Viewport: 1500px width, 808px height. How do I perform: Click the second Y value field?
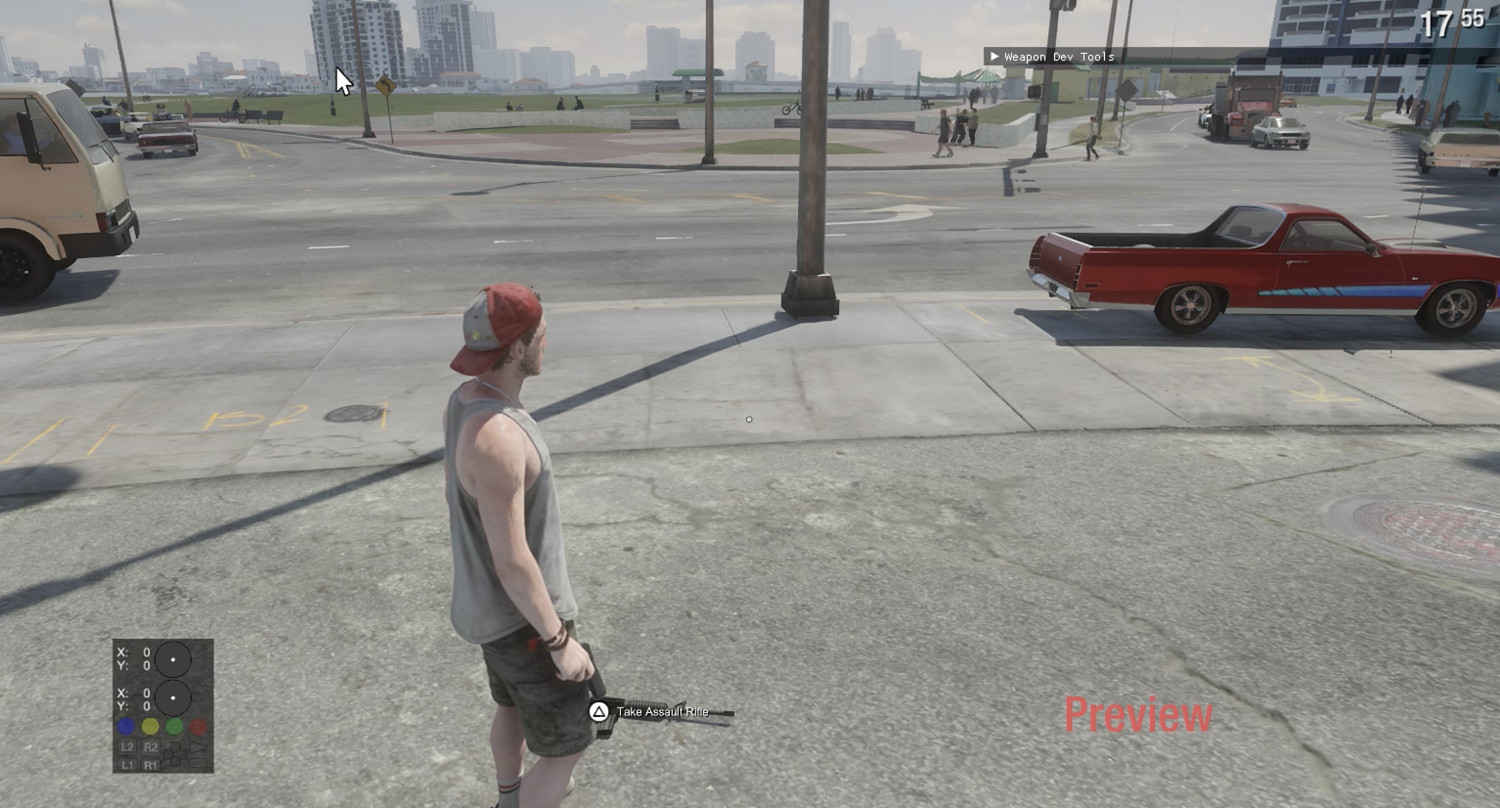(137, 705)
